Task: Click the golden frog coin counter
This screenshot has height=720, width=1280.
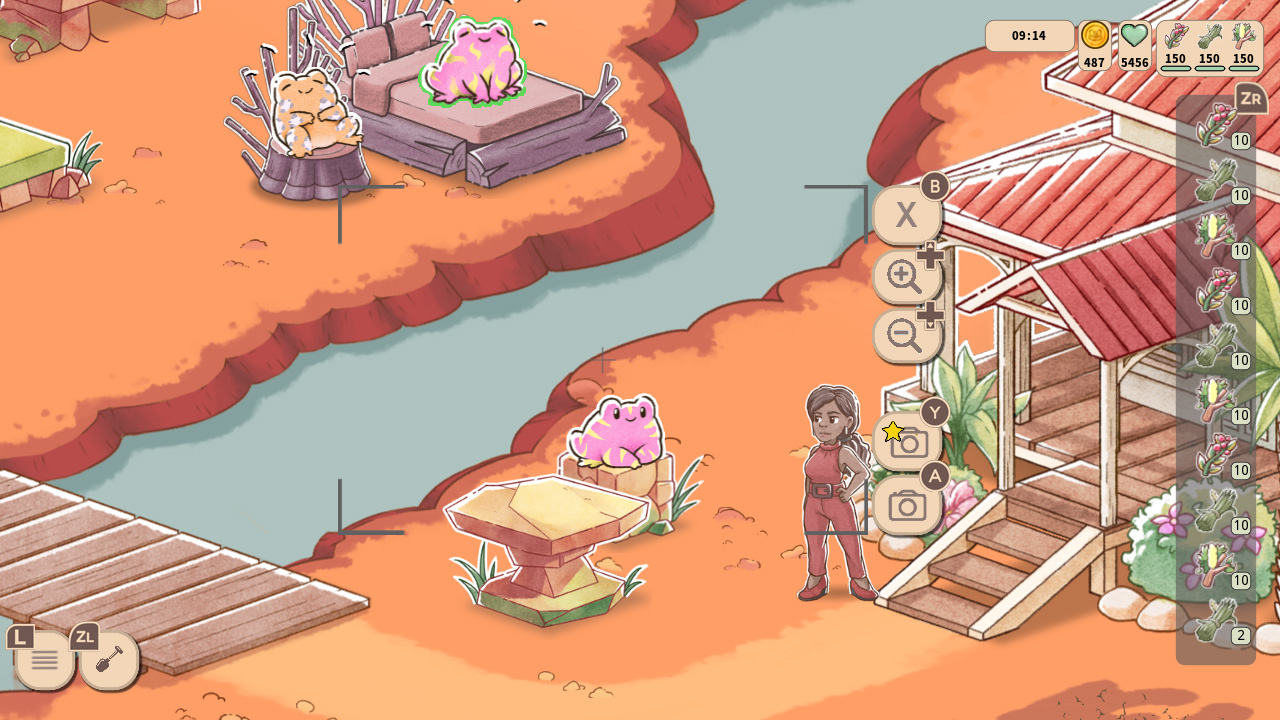Action: point(1094,42)
